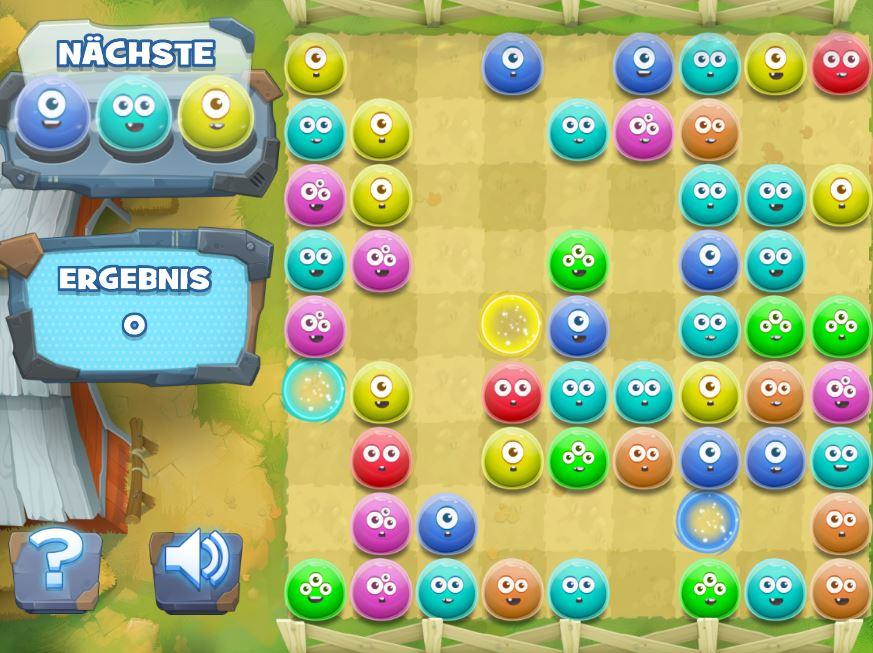Click the yellow sparkling bubble cell
The image size is (873, 653).
pos(512,325)
